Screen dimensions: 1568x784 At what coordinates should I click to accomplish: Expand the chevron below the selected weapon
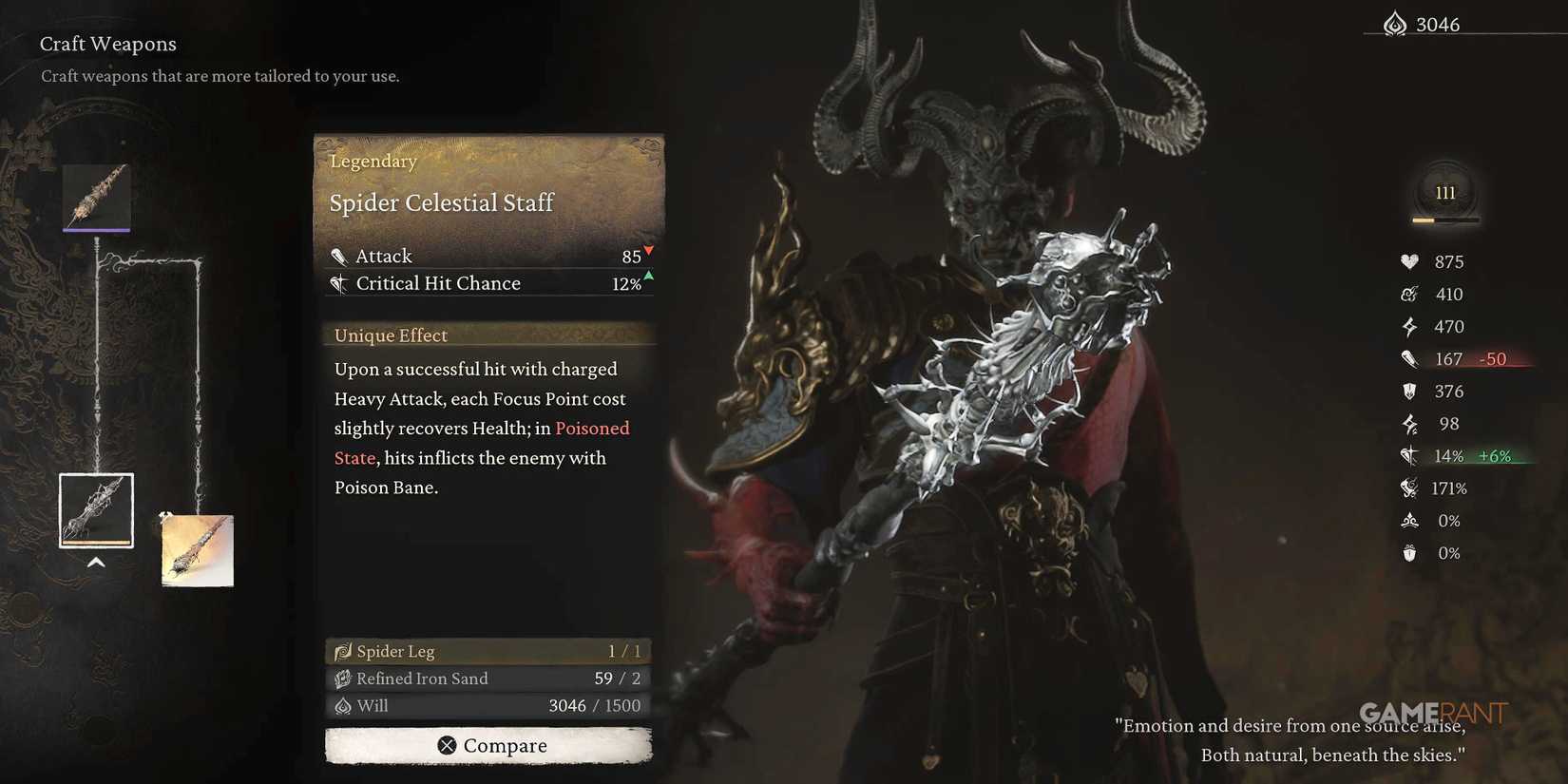click(x=95, y=562)
